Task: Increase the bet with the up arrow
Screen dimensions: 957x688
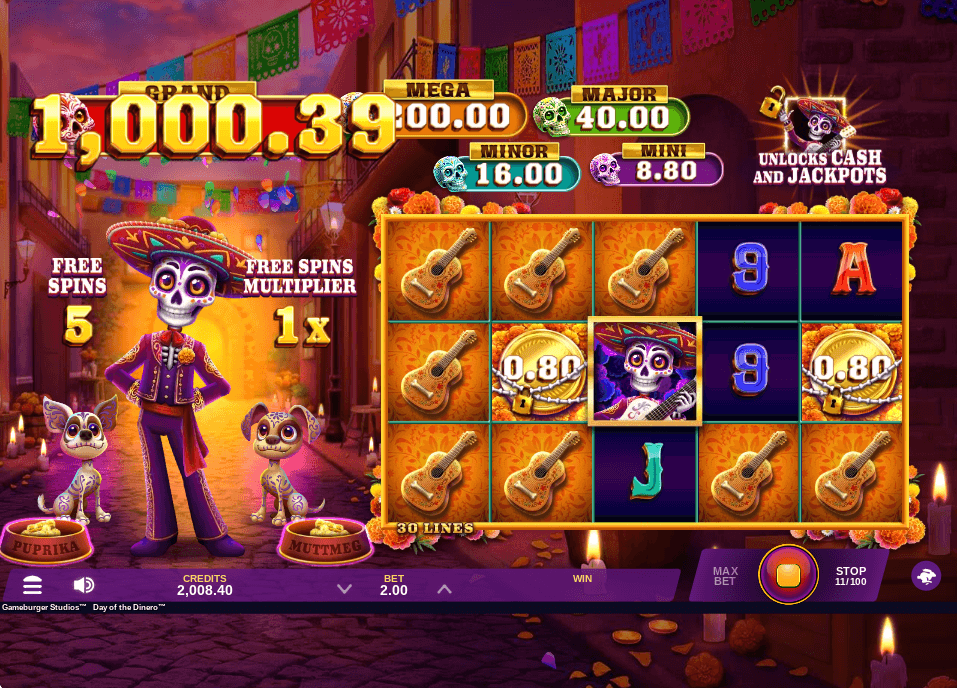Action: point(444,589)
